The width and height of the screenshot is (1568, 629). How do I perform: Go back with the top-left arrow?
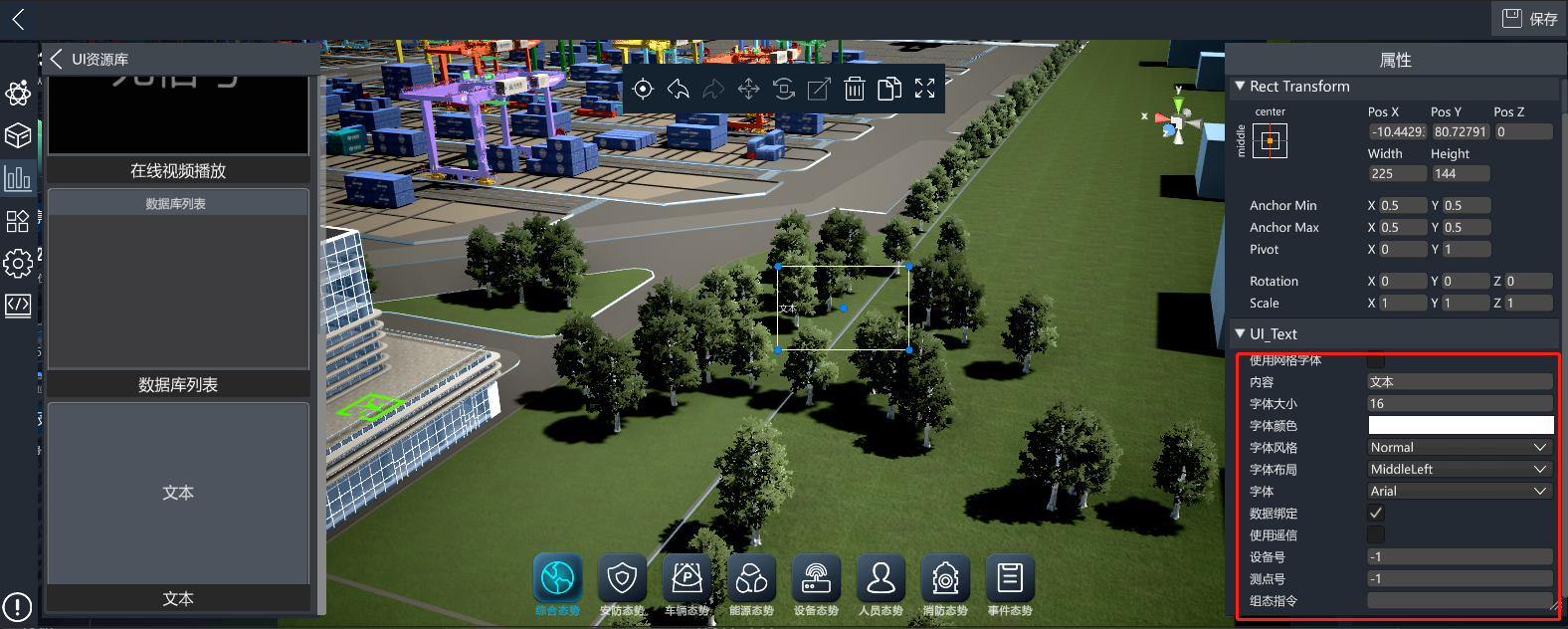tap(18, 19)
